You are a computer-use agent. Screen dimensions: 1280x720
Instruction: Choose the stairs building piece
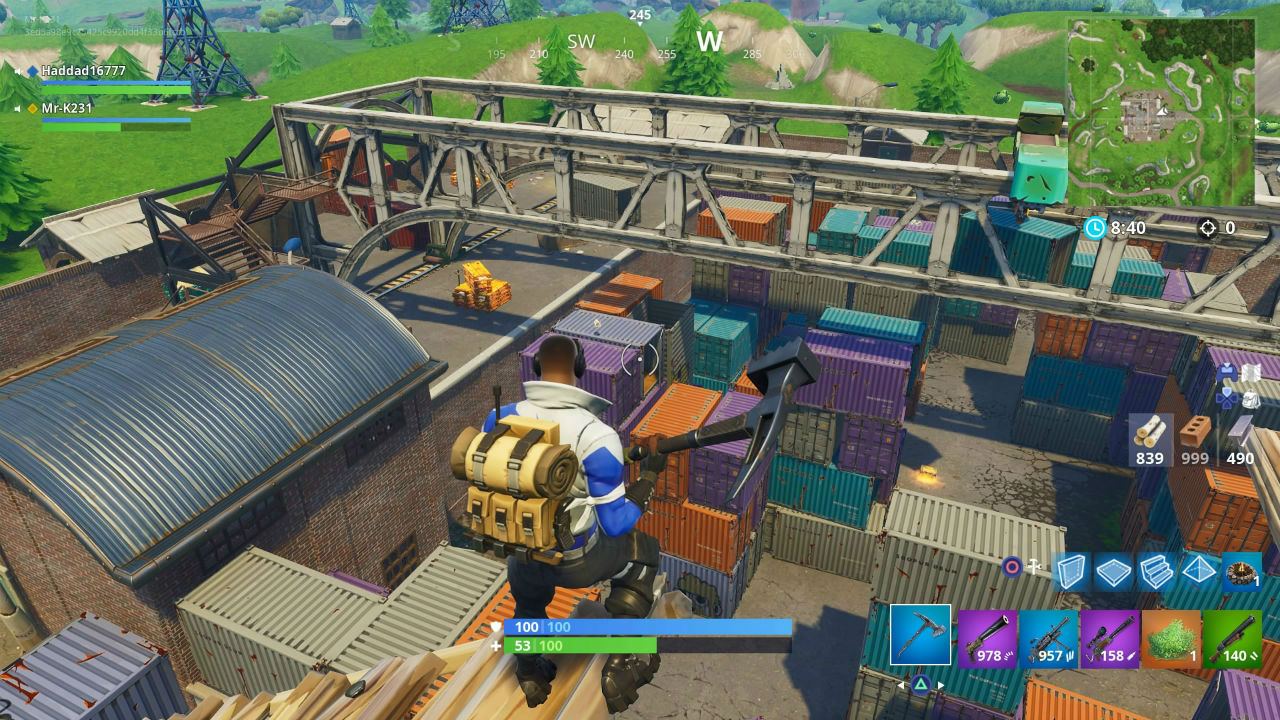[1156, 571]
